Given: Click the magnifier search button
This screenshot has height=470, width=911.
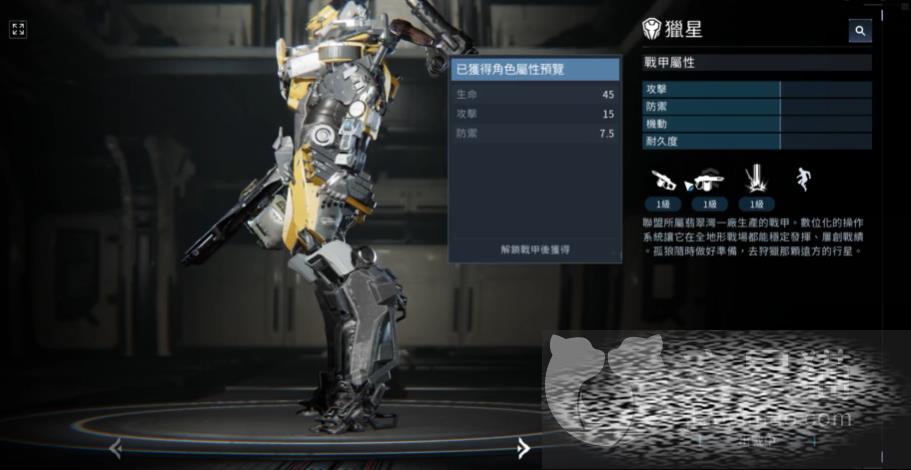Looking at the screenshot, I should click(860, 31).
